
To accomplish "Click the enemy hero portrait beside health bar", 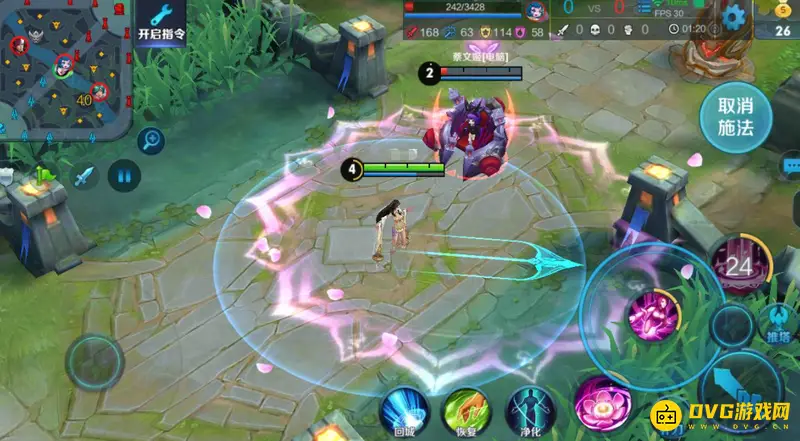I will coord(536,12).
